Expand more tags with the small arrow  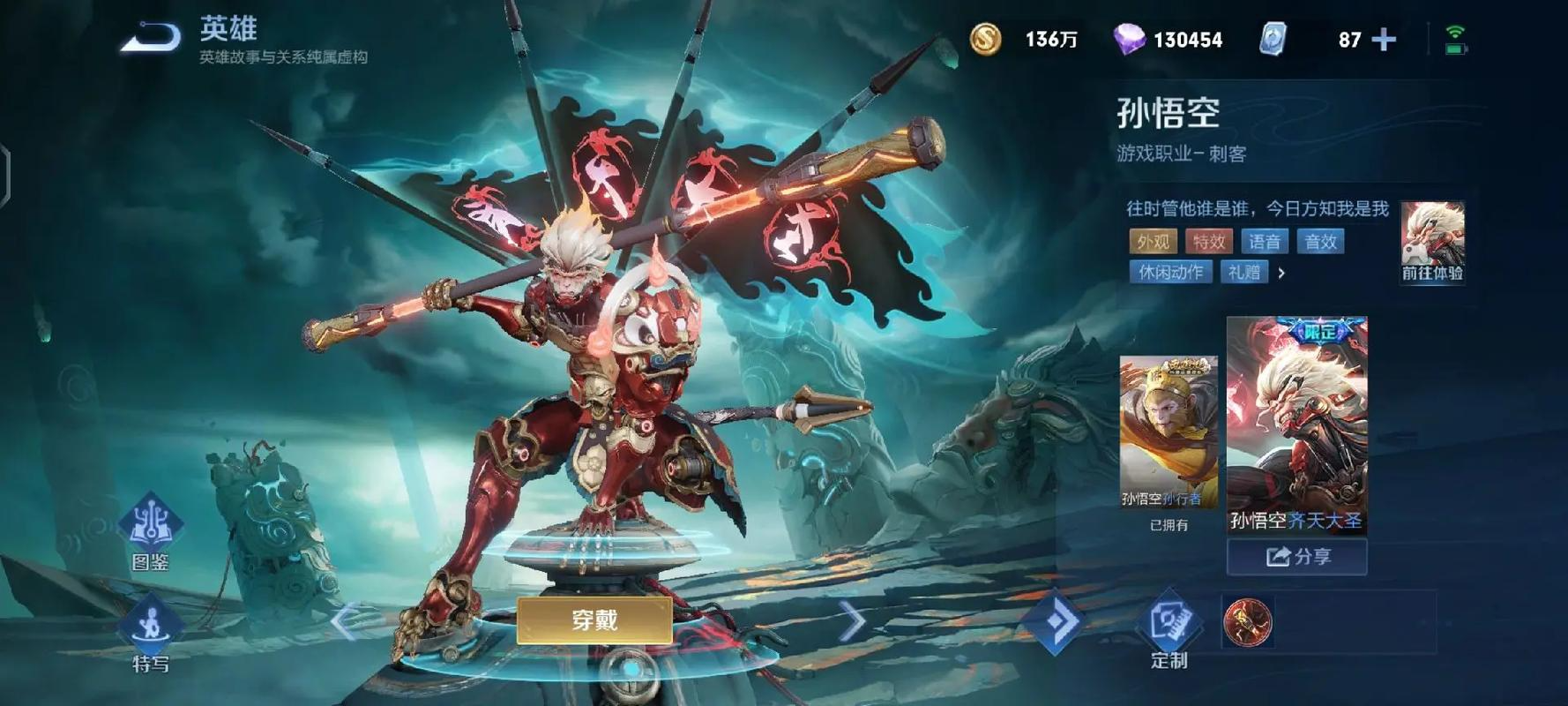click(x=1281, y=273)
